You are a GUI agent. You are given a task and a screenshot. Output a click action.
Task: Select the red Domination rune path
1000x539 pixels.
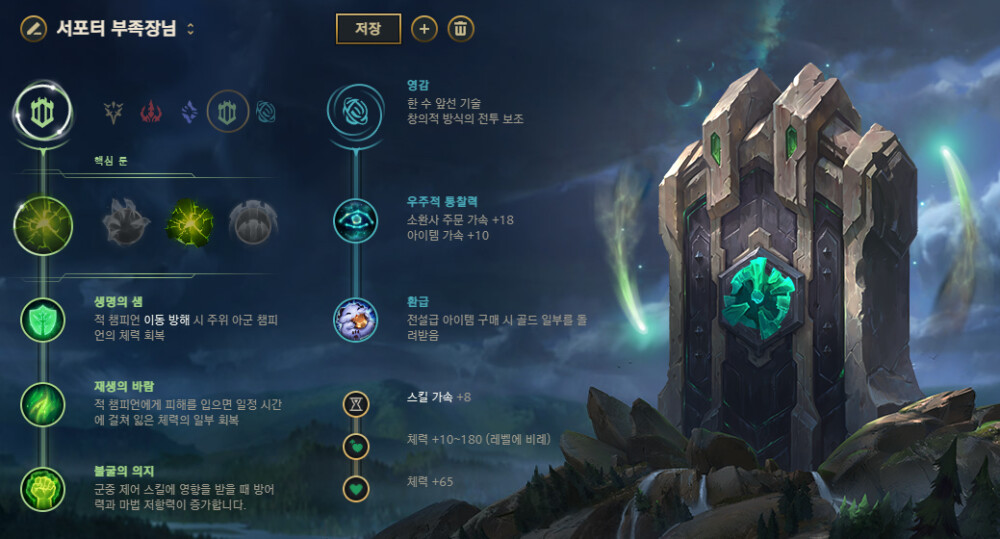151,112
